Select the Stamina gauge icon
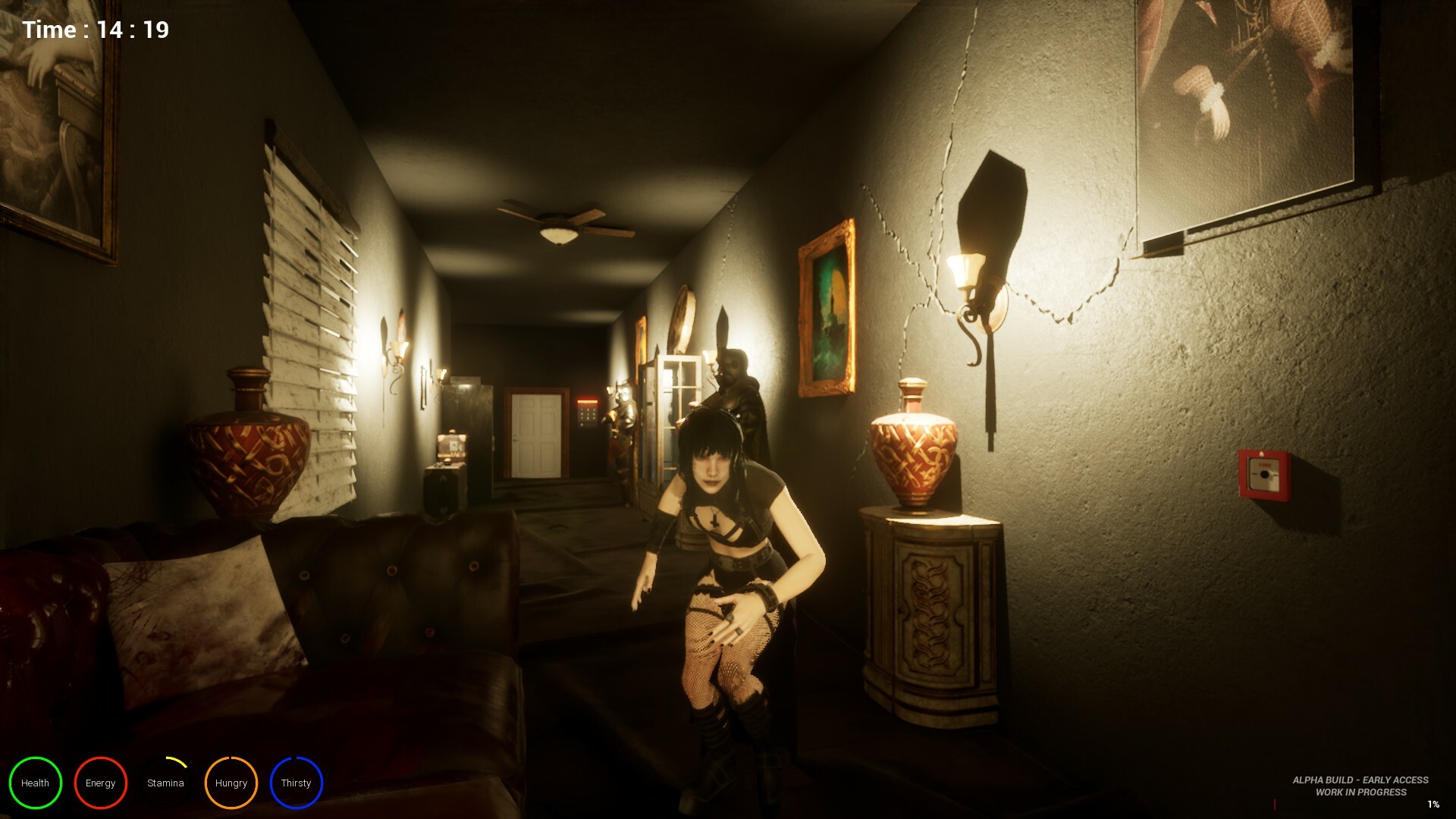Viewport: 1456px width, 819px height. (x=165, y=783)
